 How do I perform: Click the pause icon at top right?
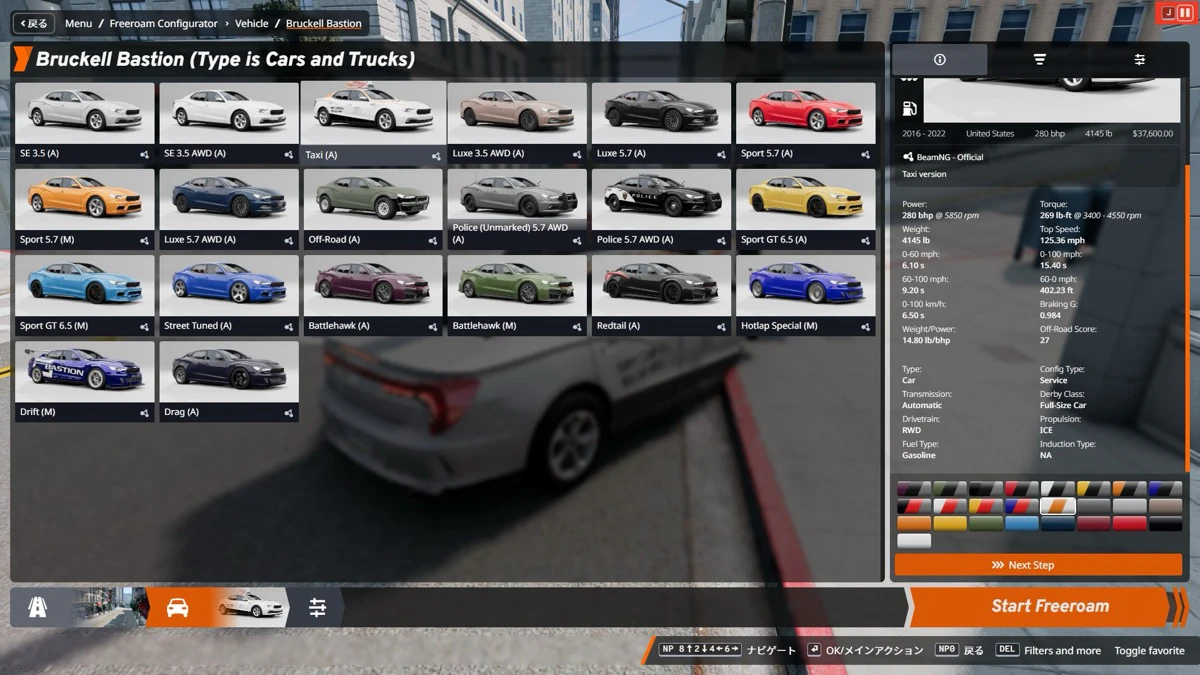1186,12
